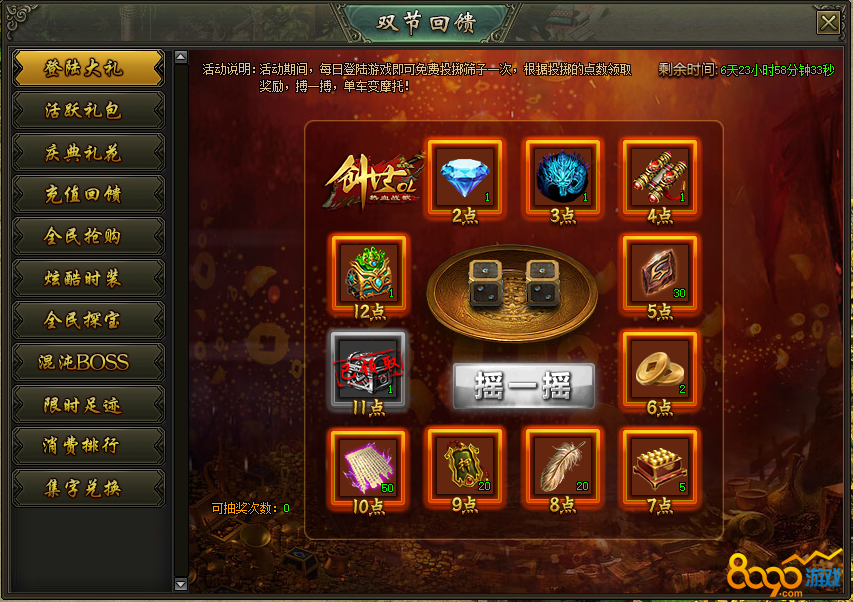Go to the 全民抢购 tab
Screen dimensions: 853x602
coord(88,236)
